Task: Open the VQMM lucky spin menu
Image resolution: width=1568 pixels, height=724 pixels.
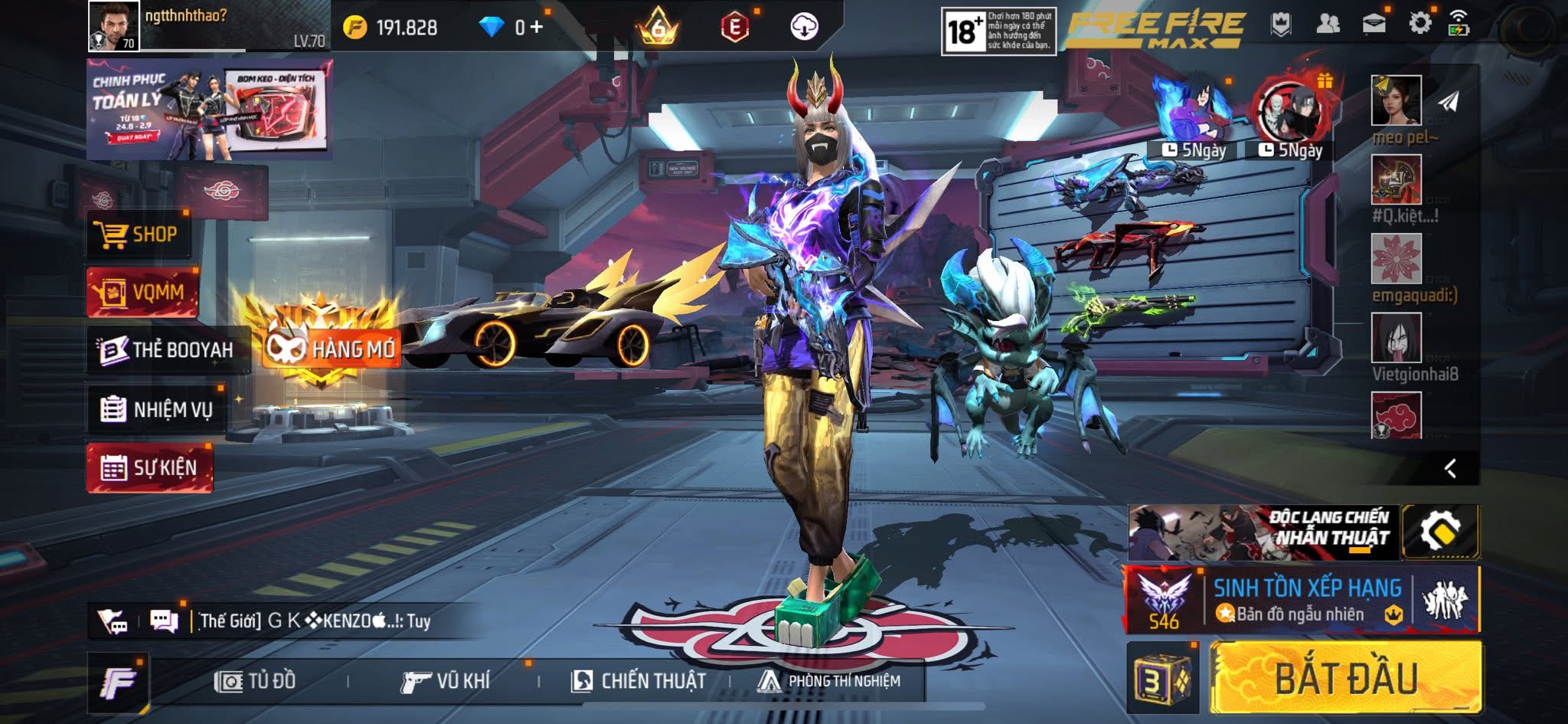Action: [x=142, y=292]
